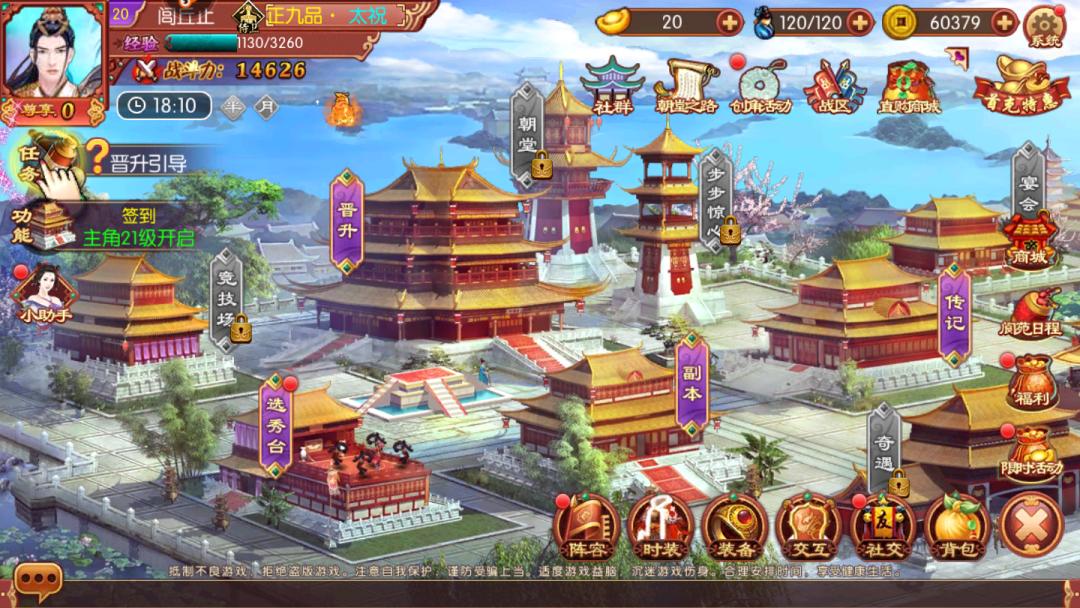Open the 背包 backpack
1080x608 pixels.
957,526
